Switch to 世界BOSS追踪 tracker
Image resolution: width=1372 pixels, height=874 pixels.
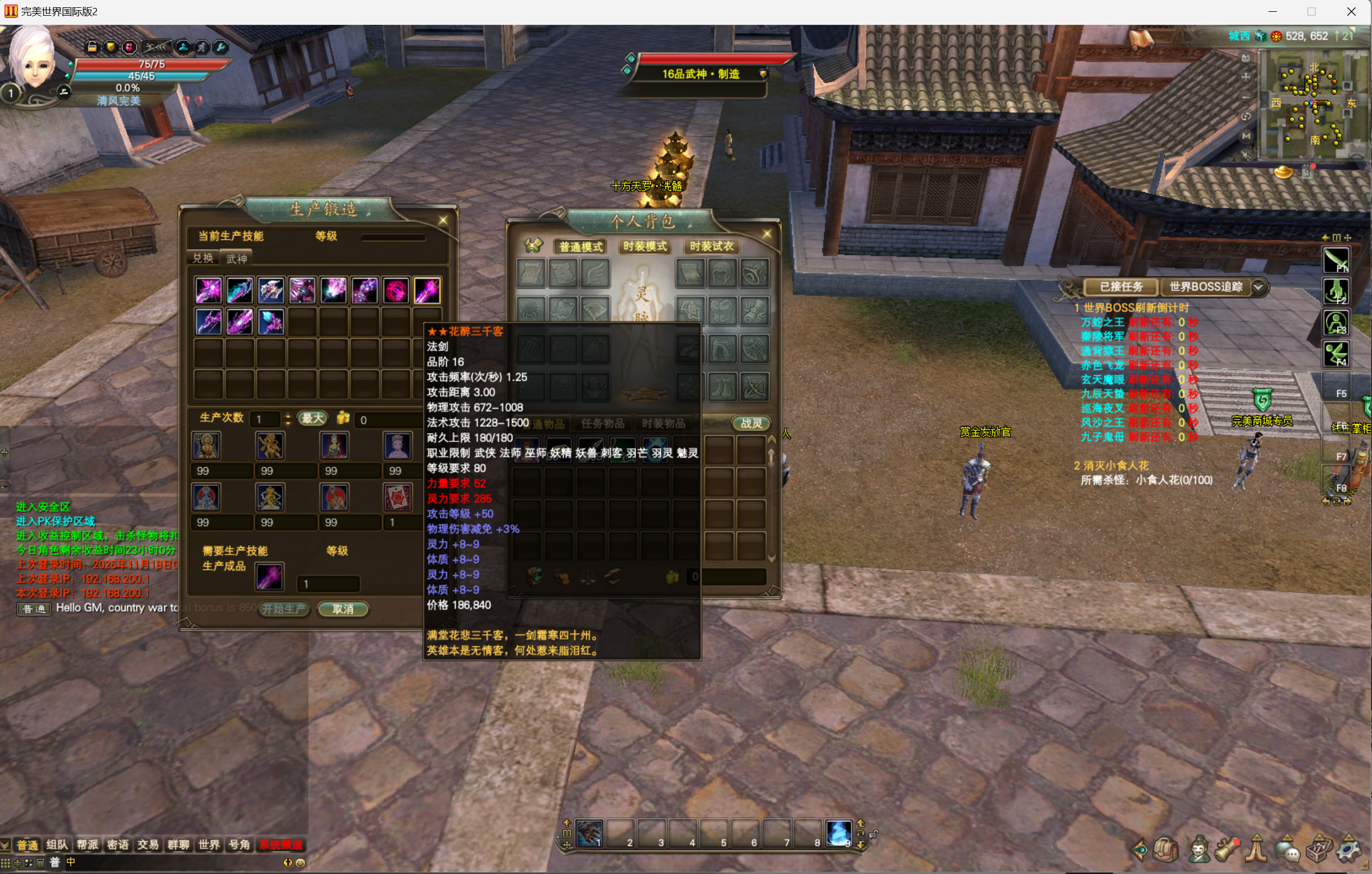coord(1205,287)
